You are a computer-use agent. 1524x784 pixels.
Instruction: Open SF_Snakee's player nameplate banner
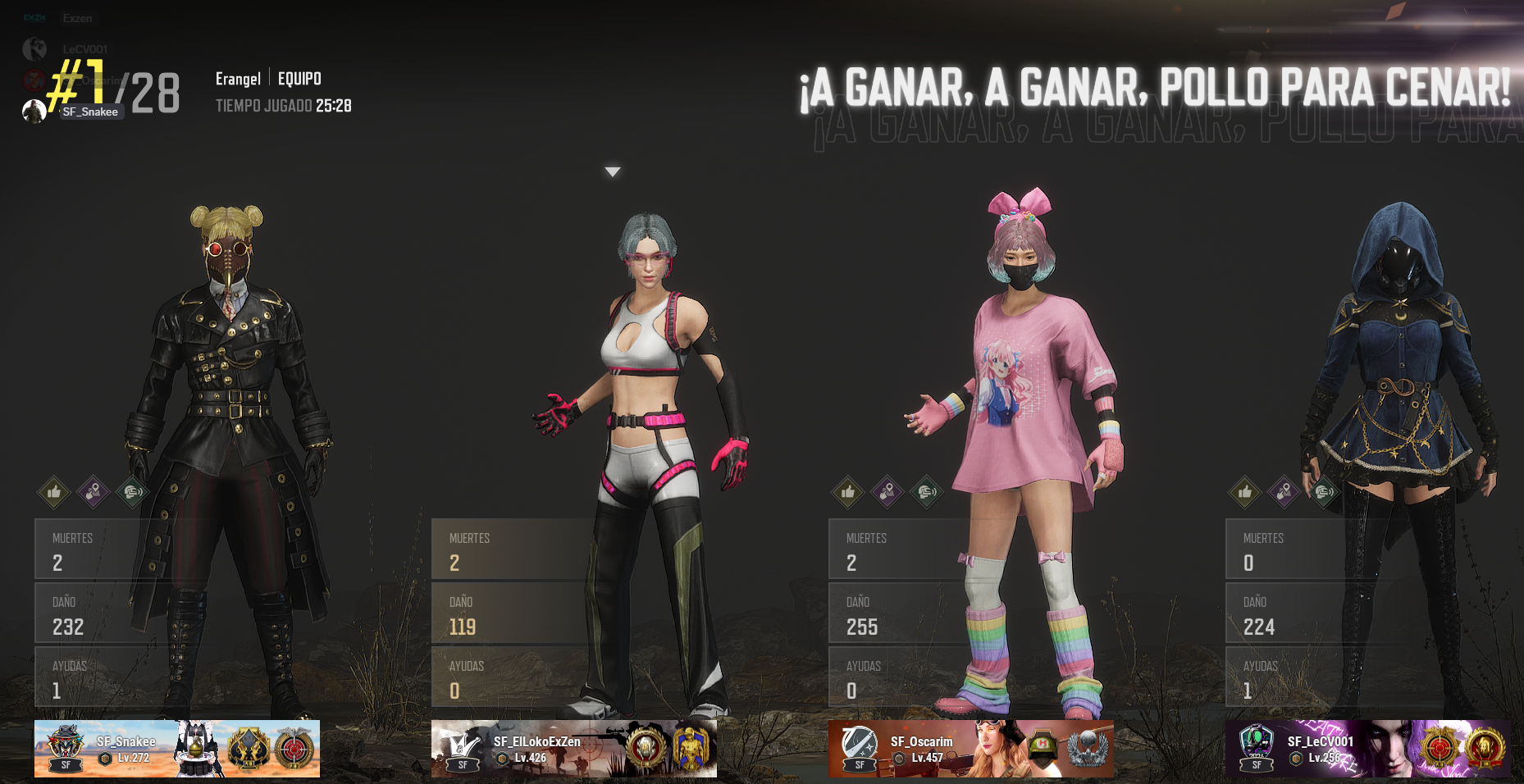point(177,749)
